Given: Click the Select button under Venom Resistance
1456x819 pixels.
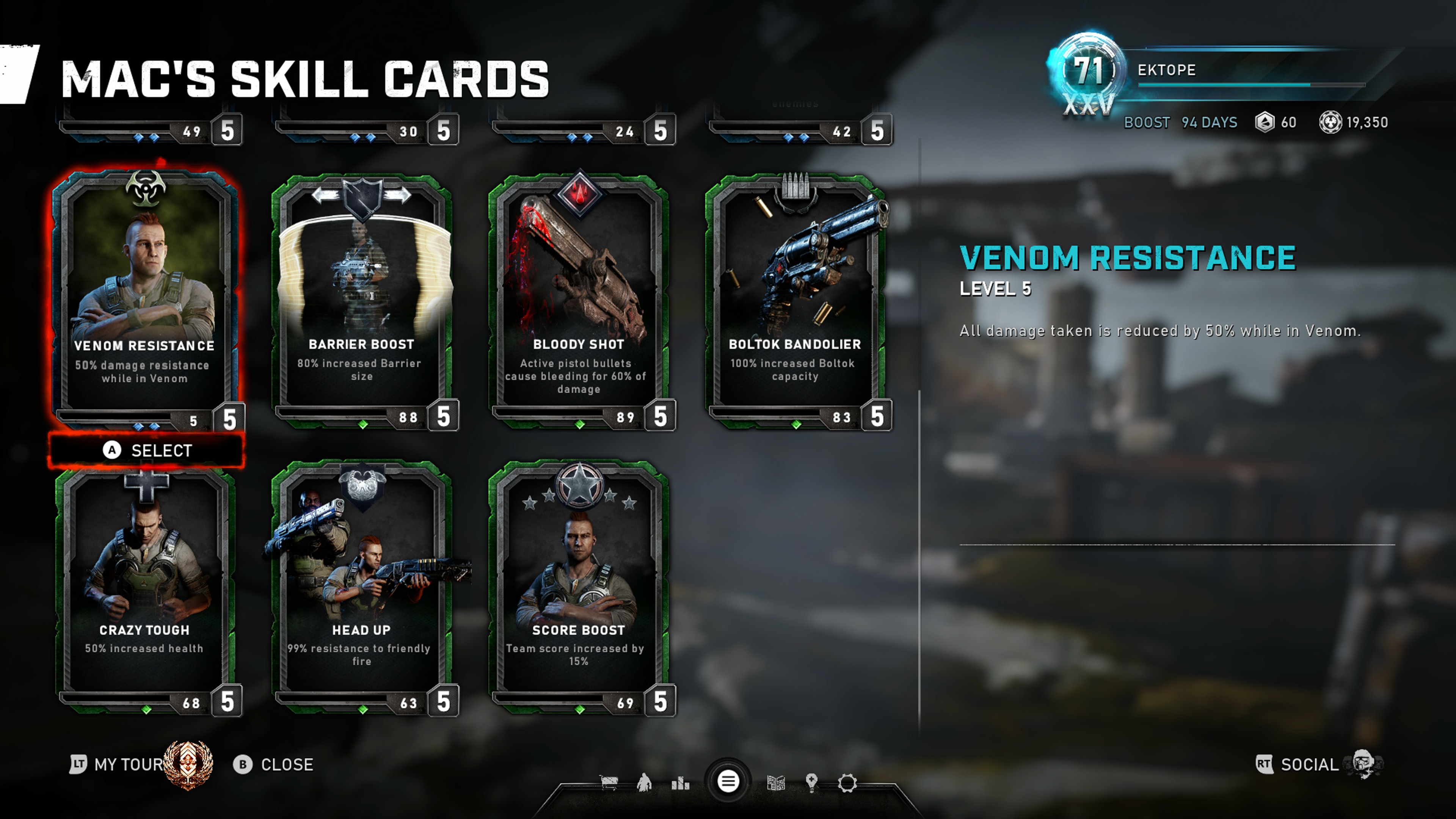Looking at the screenshot, I should 147,450.
